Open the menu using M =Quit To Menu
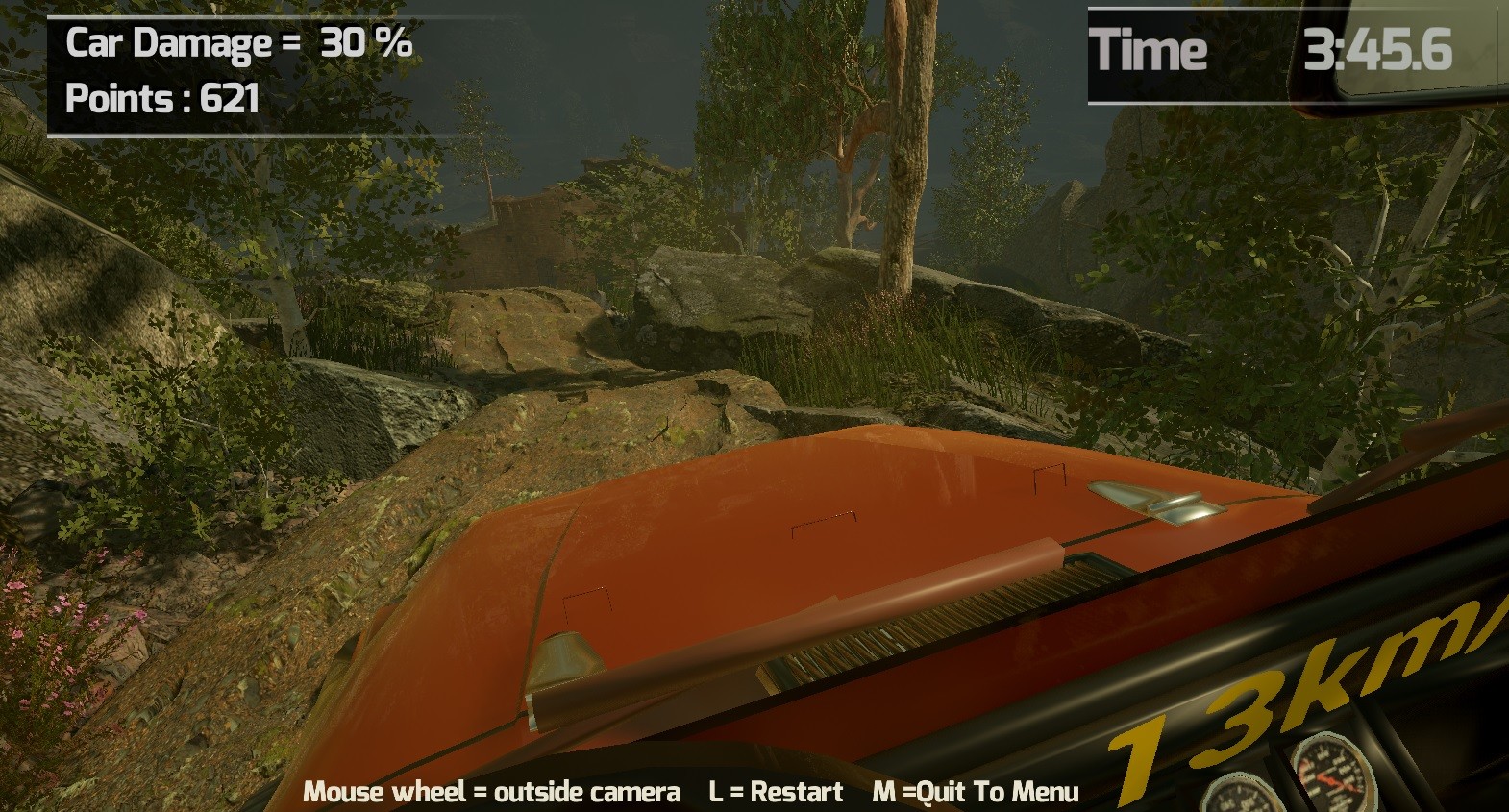The height and width of the screenshot is (812, 1509). tap(977, 793)
